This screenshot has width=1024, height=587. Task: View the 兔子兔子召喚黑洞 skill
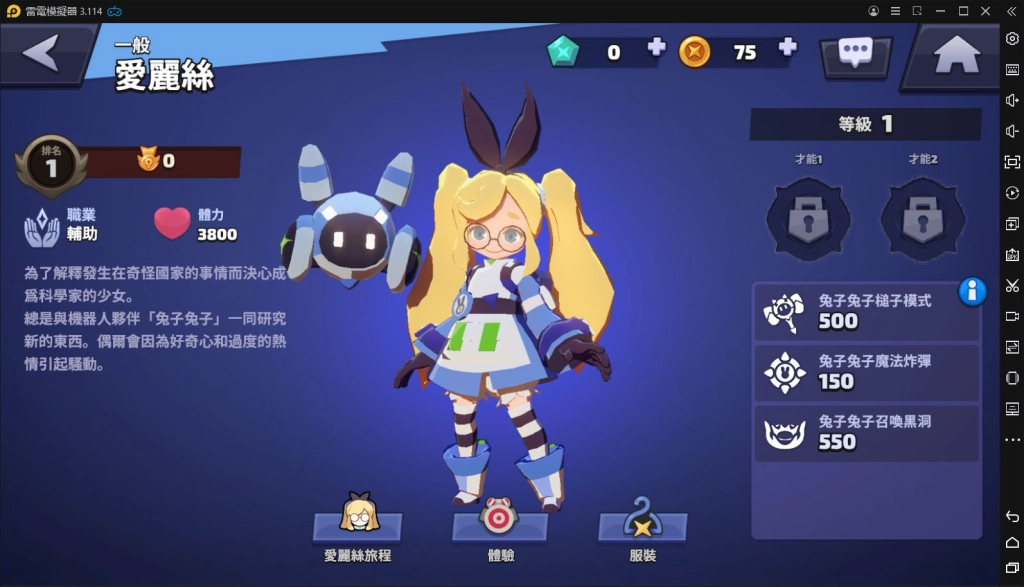pos(866,432)
